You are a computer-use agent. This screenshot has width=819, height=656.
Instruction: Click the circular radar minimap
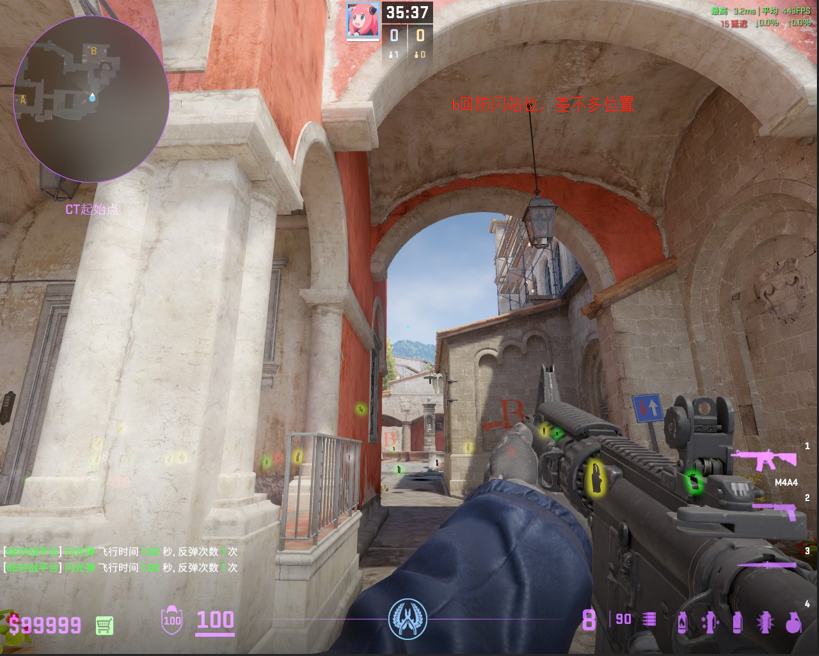(91, 98)
